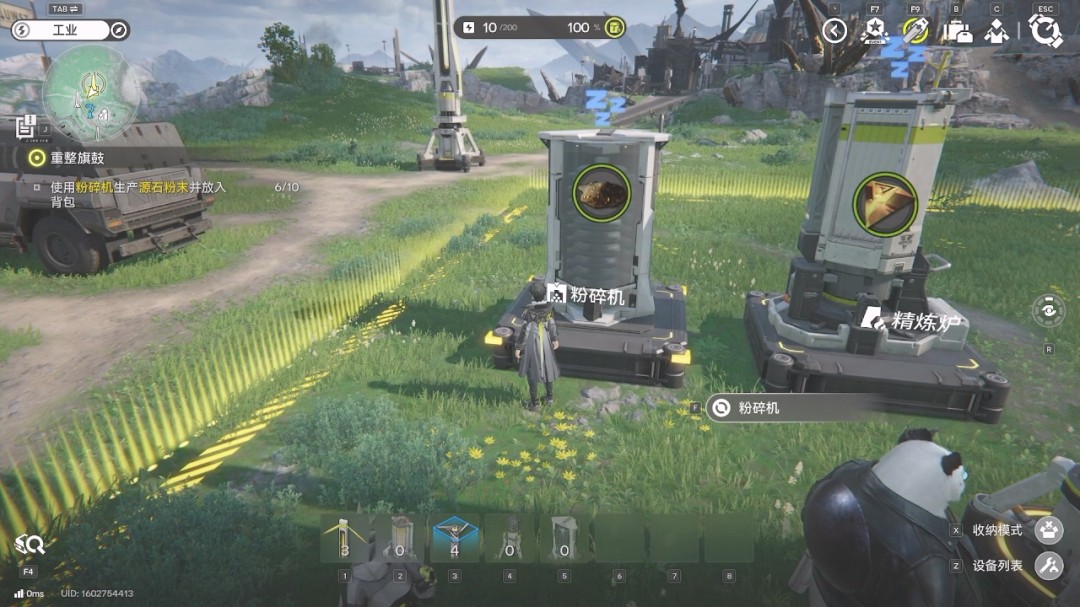Screen dimensions: 1080x607
Task: Switch mode with the 工业 toggle
Action: click(66, 30)
